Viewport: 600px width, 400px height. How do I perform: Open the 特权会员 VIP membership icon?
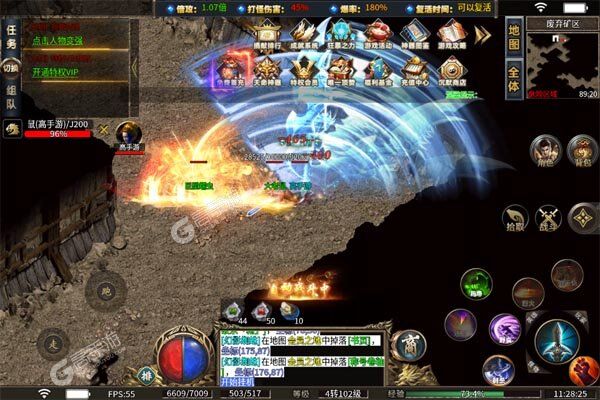tap(303, 72)
